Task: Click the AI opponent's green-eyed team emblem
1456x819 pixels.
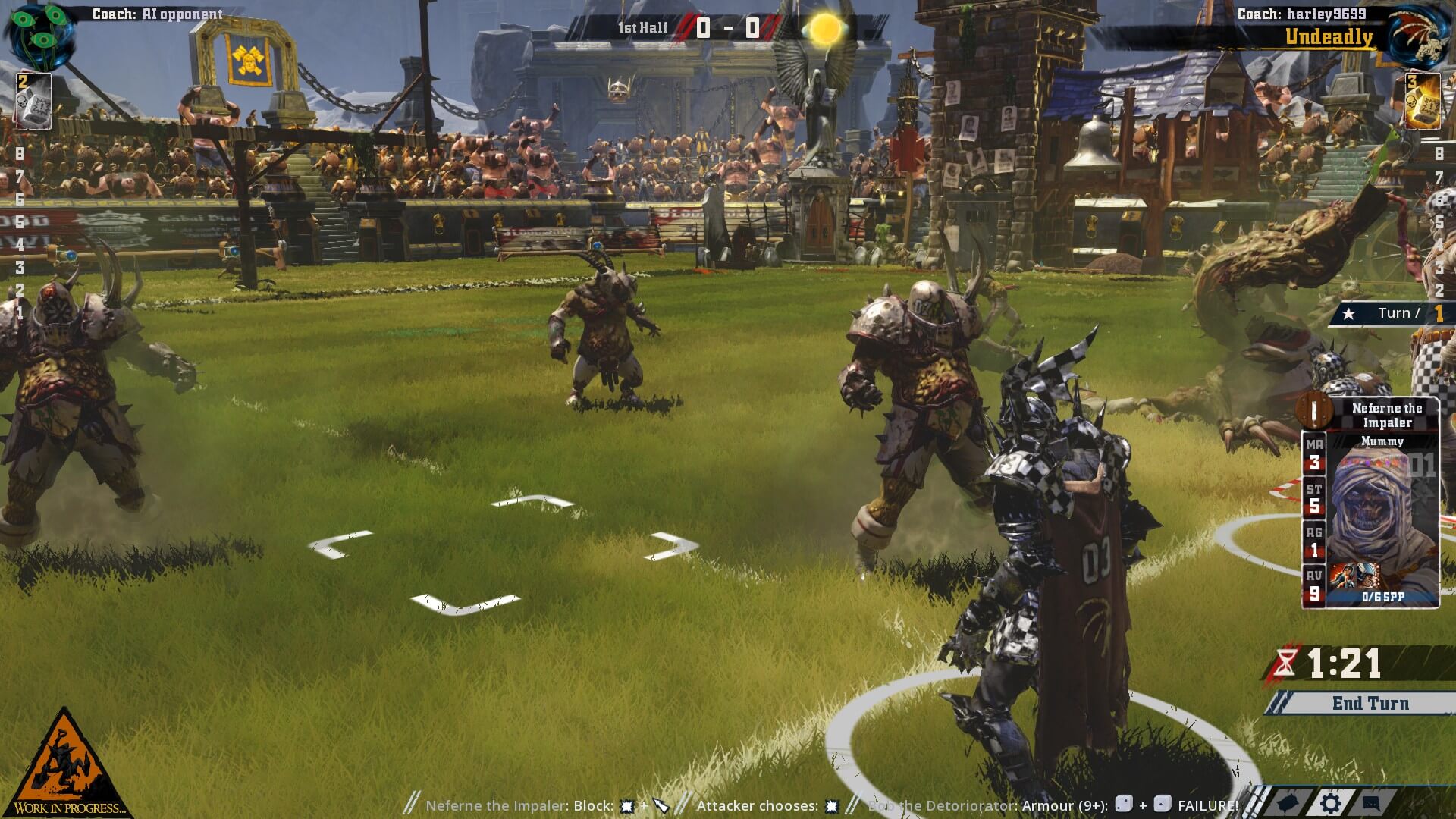Action: coord(39,35)
